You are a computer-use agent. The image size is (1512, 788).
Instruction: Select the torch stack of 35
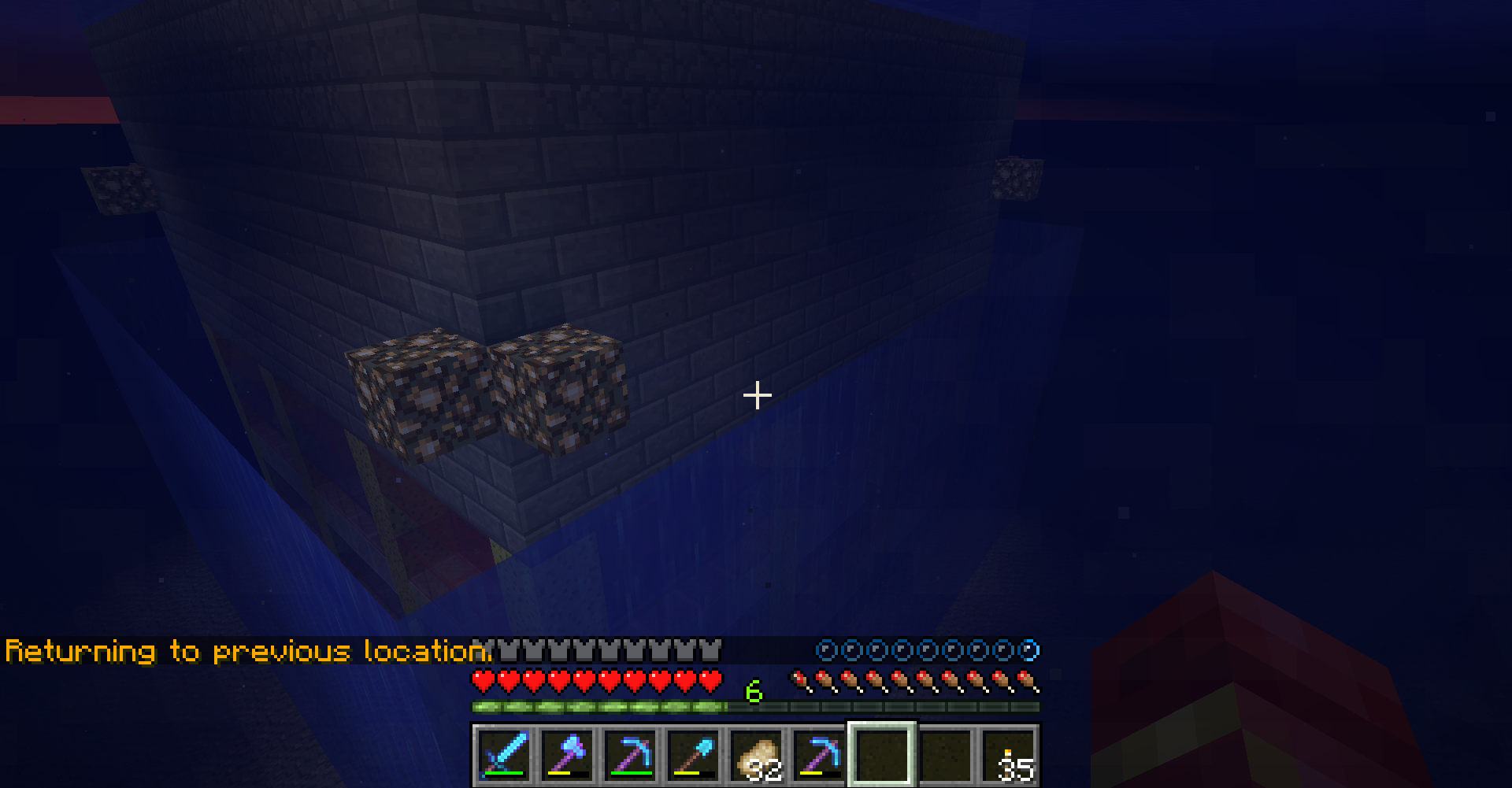tap(1009, 754)
